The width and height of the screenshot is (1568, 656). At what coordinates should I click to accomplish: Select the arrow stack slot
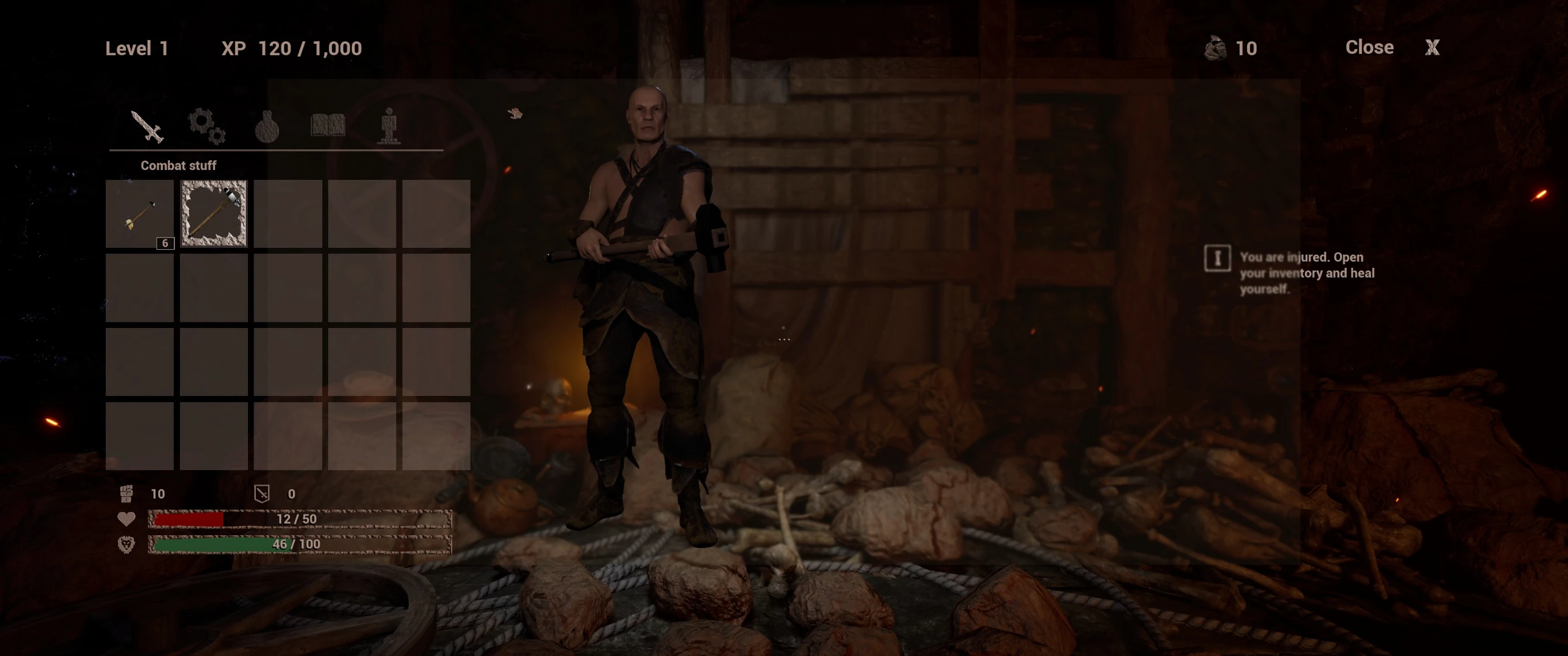[140, 214]
